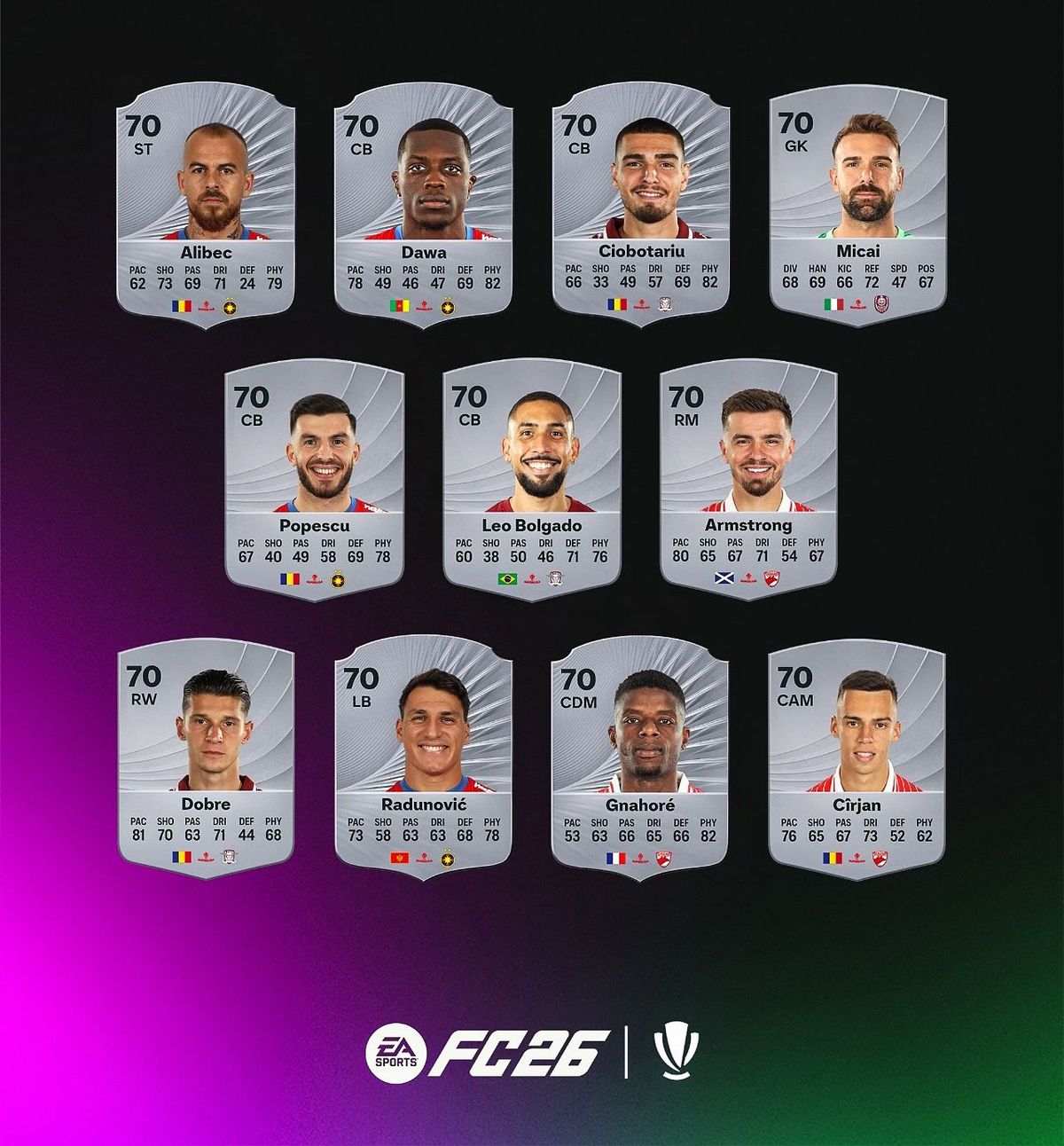
Task: Select the Radunović LB card
Action: (x=423, y=758)
